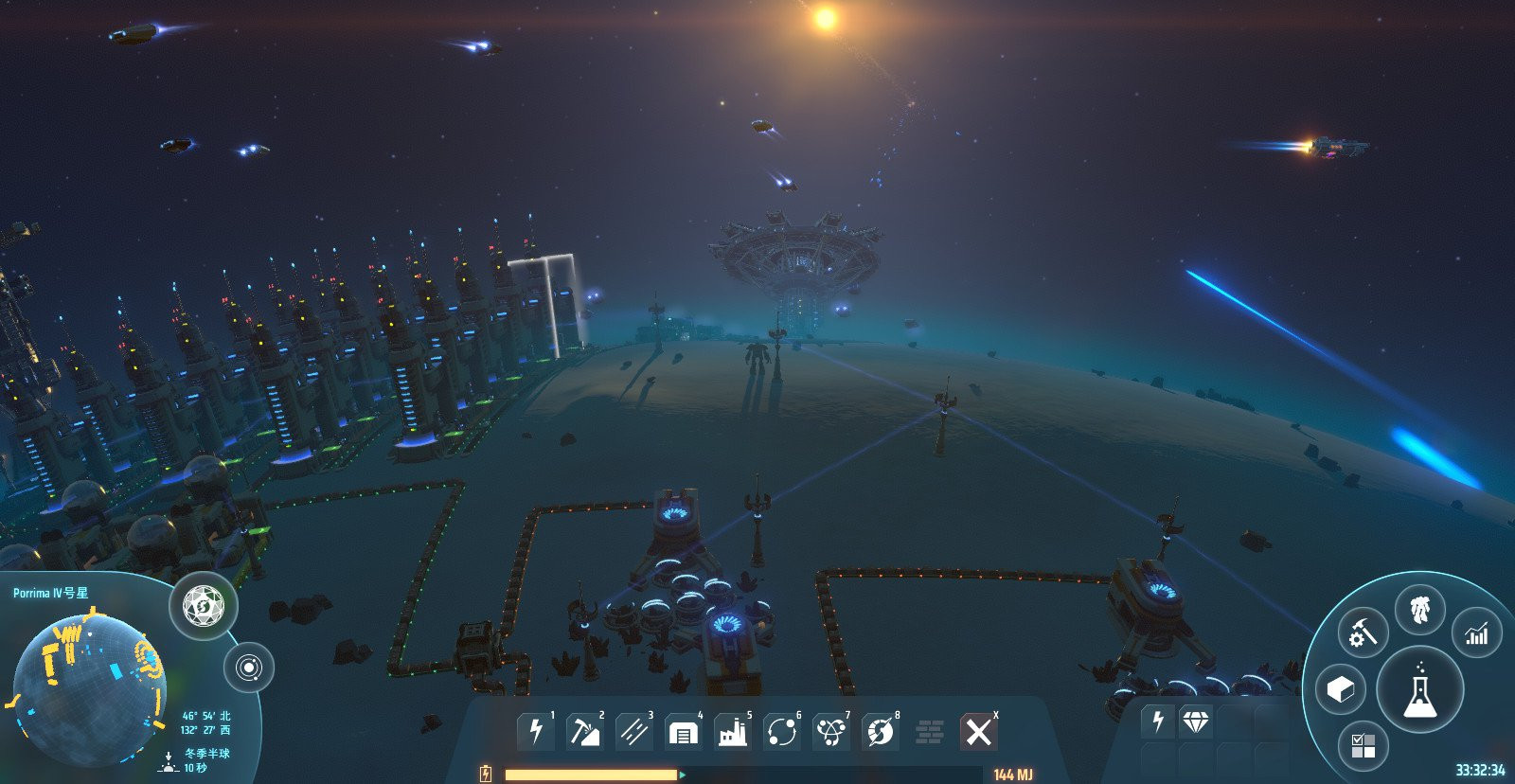Image resolution: width=1515 pixels, height=784 pixels.
Task: Open the research flask tech tree
Action: 1419,690
